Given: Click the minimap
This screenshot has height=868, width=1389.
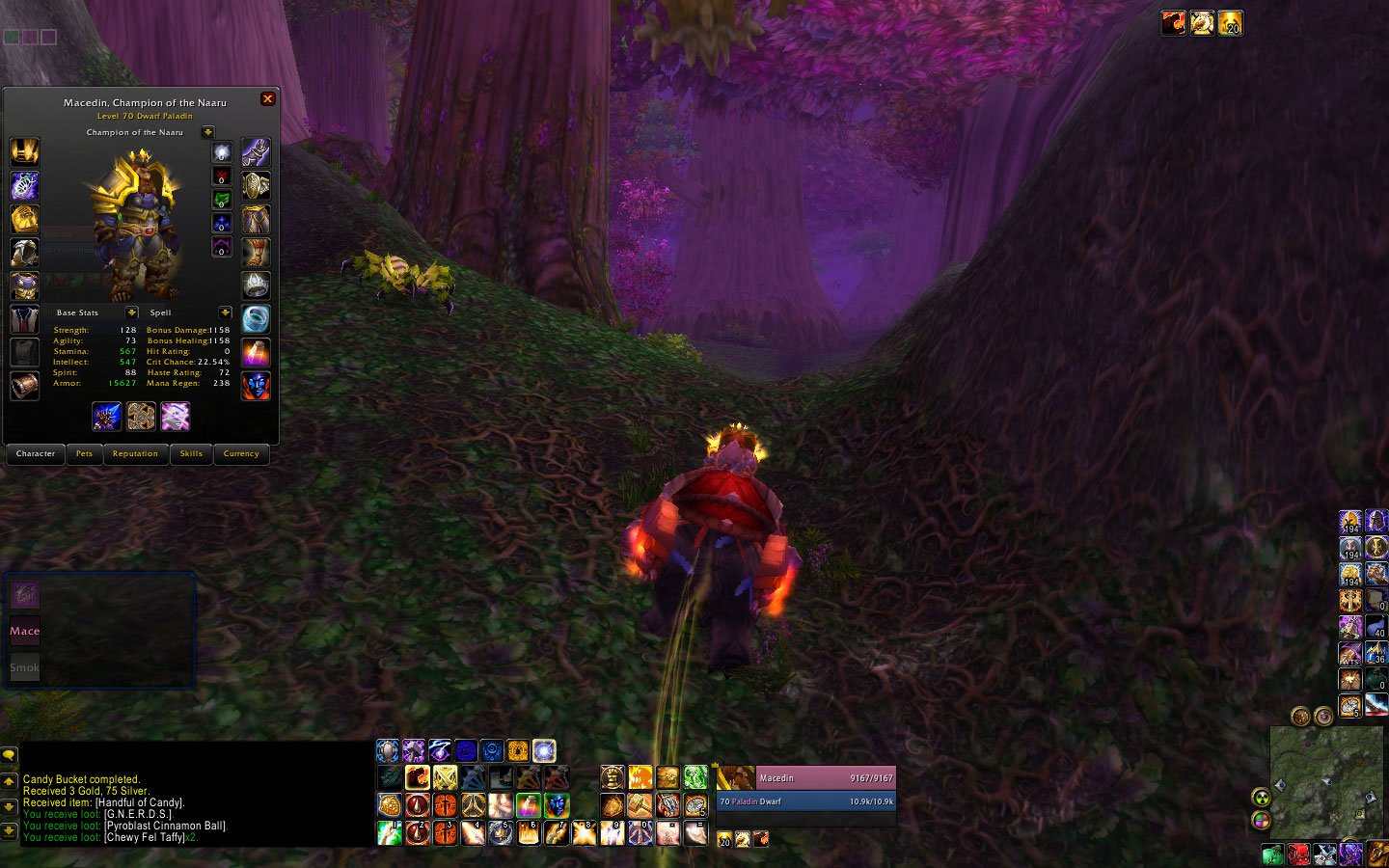Looking at the screenshot, I should click(1326, 781).
